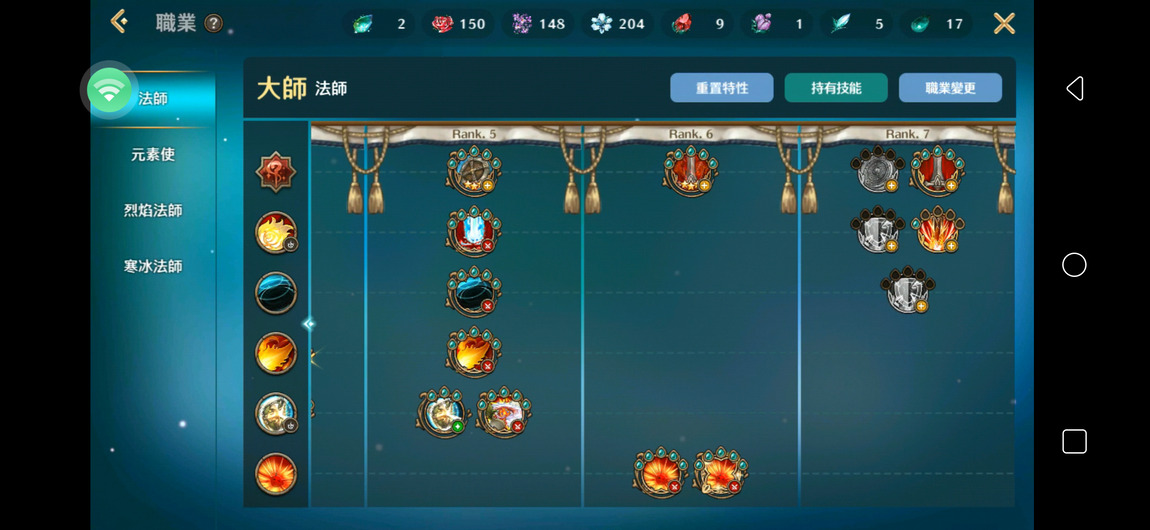This screenshot has height=530, width=1150.
Task: Select the Rank 5 ice crystal skill node
Action: pos(473,231)
